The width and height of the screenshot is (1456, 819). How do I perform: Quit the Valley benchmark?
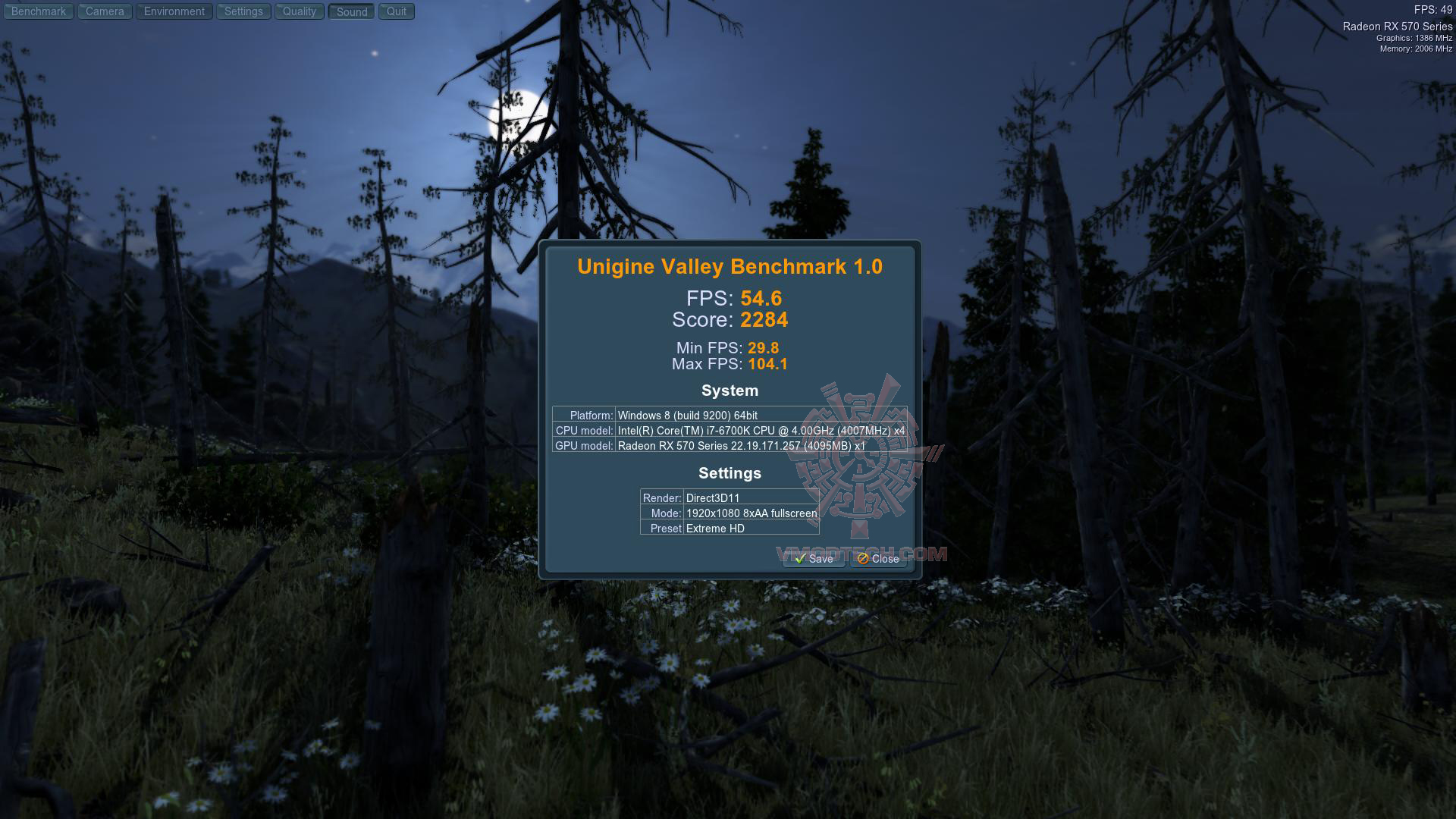click(x=397, y=11)
